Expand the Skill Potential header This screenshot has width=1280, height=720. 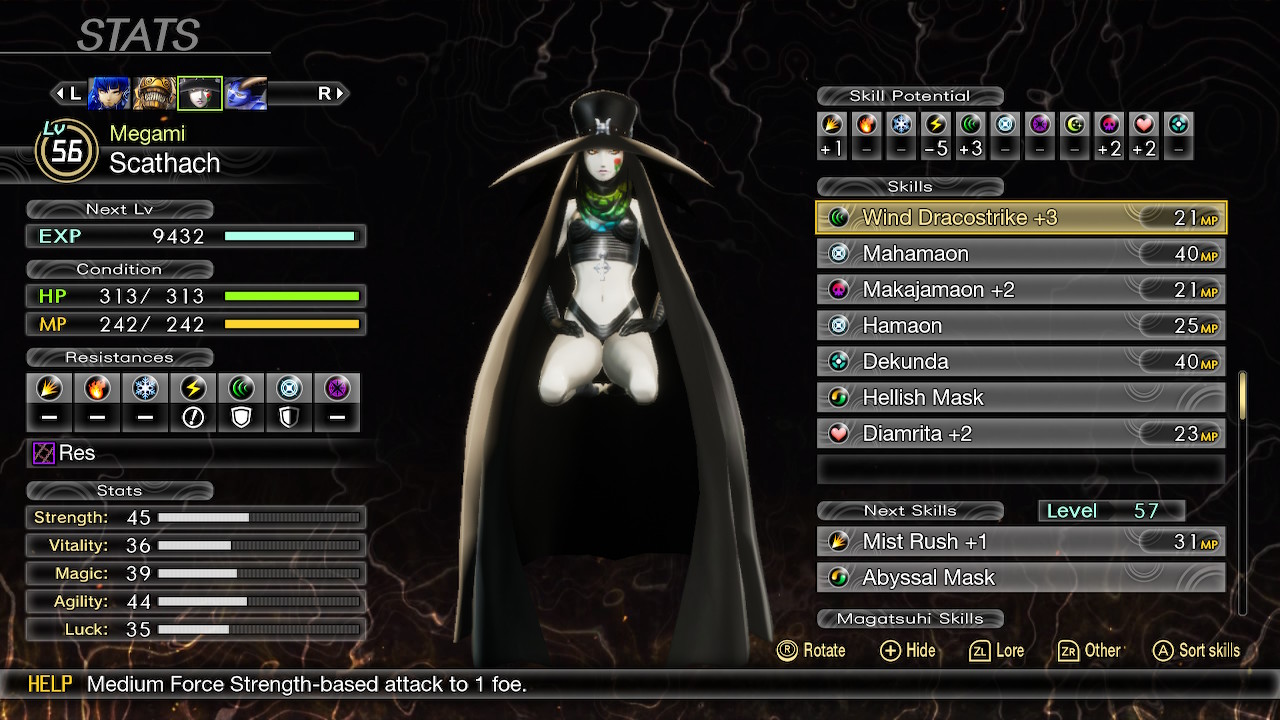tap(910, 96)
